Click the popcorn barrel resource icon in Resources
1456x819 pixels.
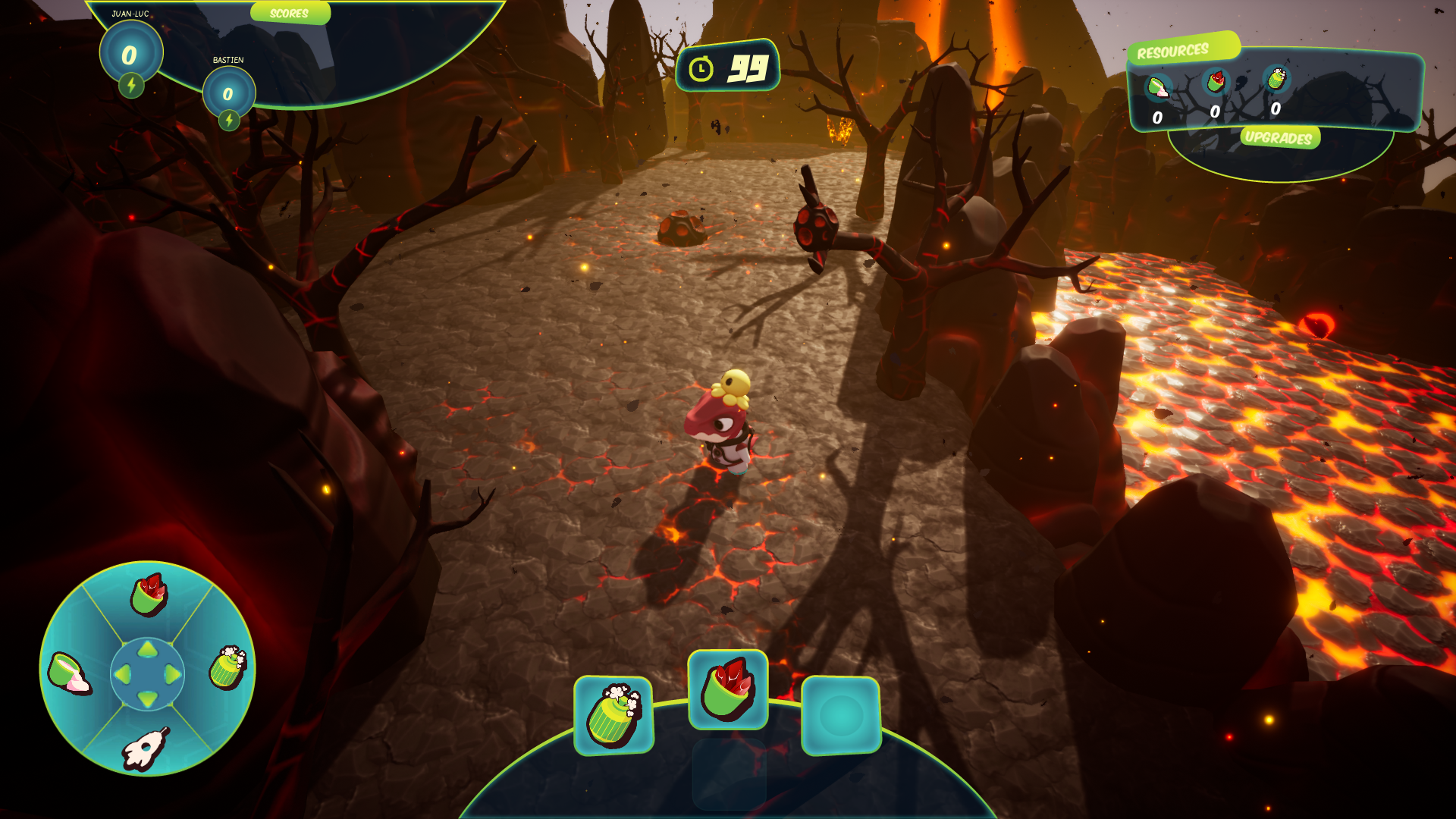pos(1276,78)
